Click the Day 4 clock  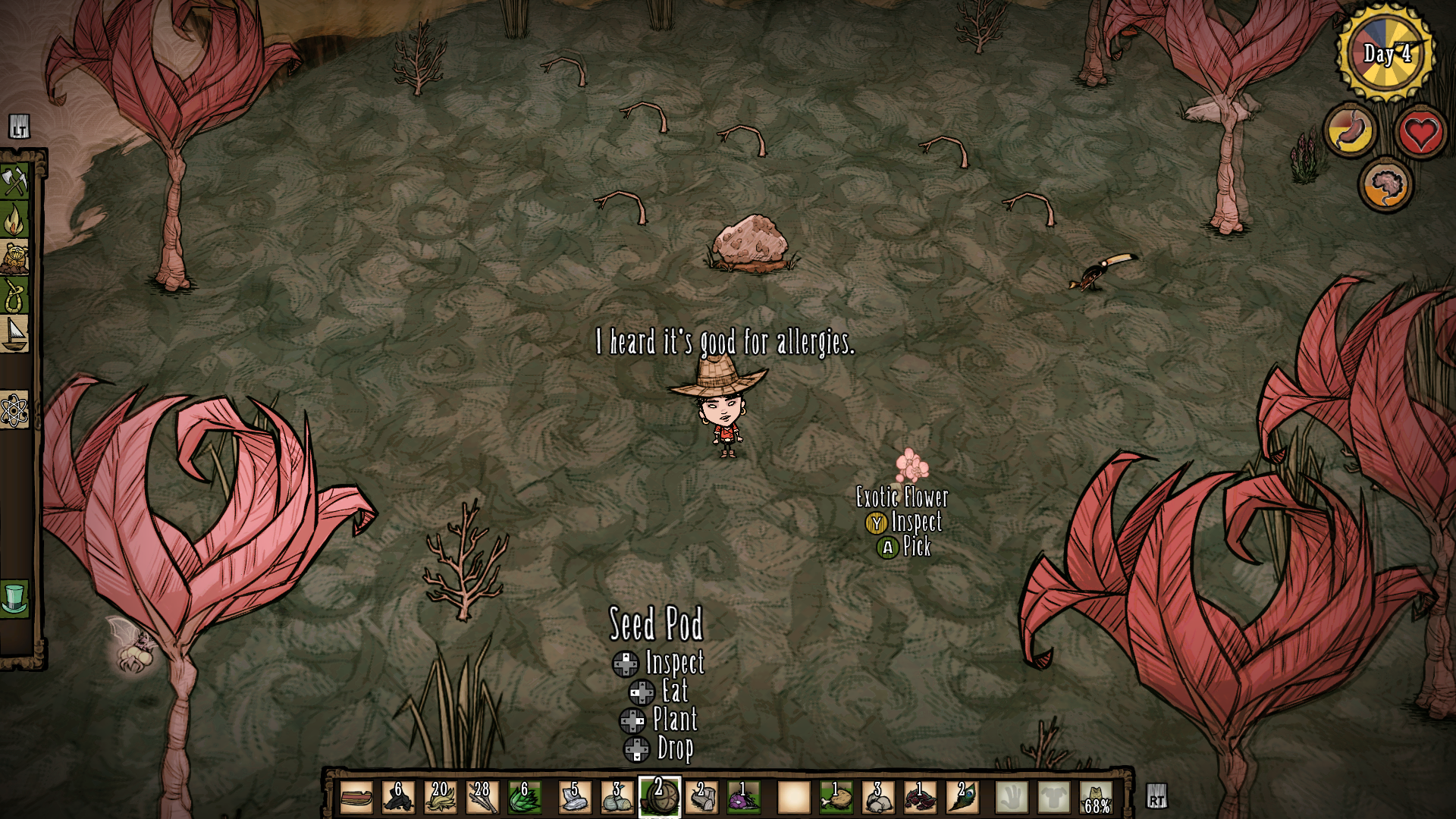click(1385, 53)
